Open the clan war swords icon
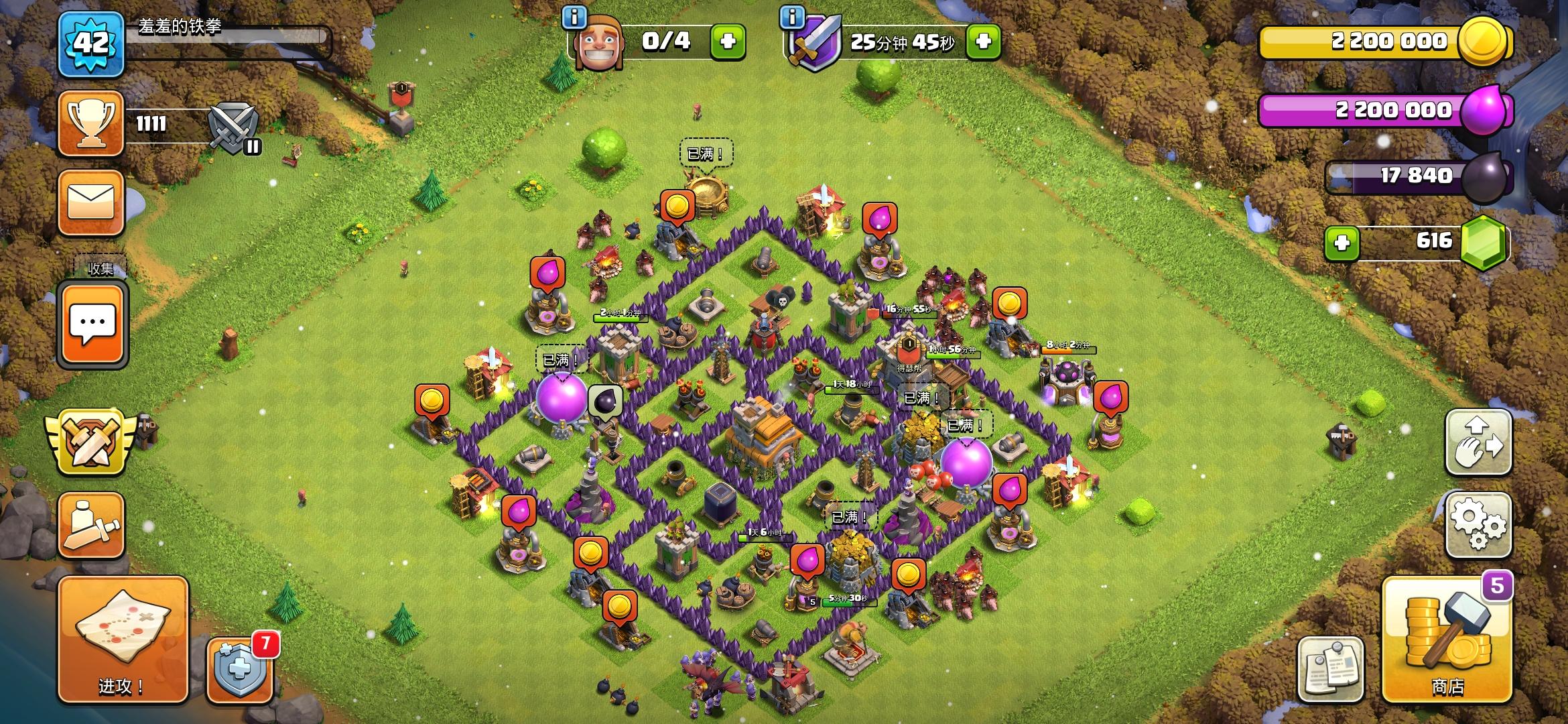 90,442
